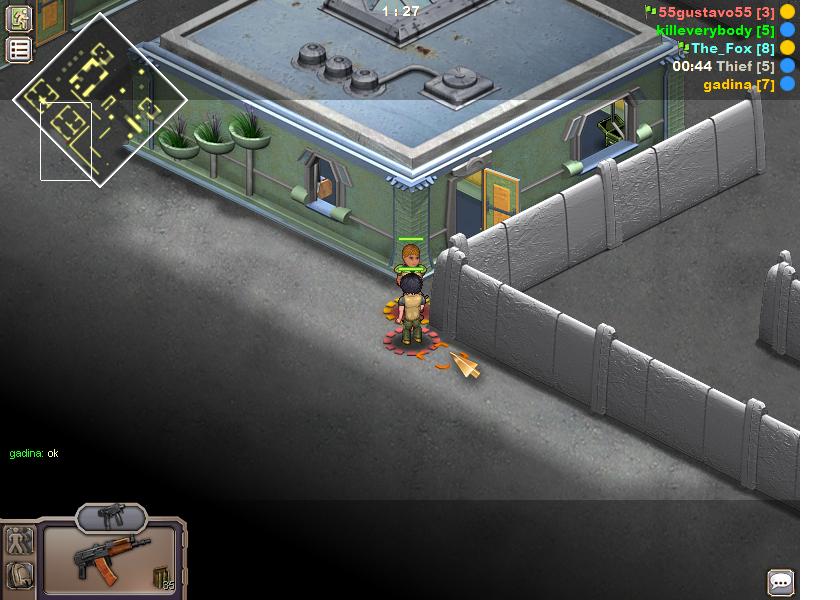Click the exit game running-man icon

tap(19, 18)
